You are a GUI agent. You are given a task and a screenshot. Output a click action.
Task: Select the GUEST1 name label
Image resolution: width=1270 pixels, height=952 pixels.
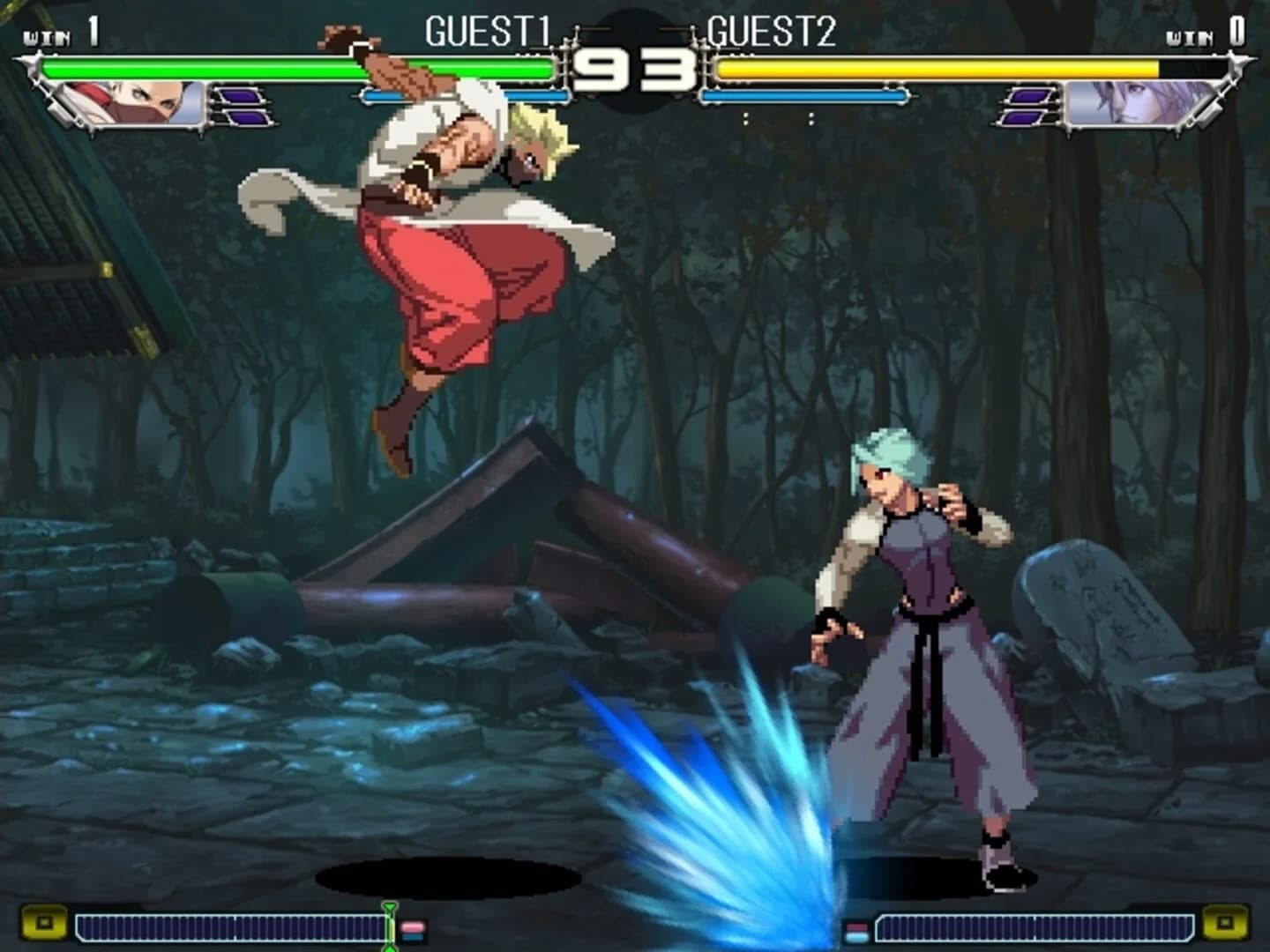point(489,31)
